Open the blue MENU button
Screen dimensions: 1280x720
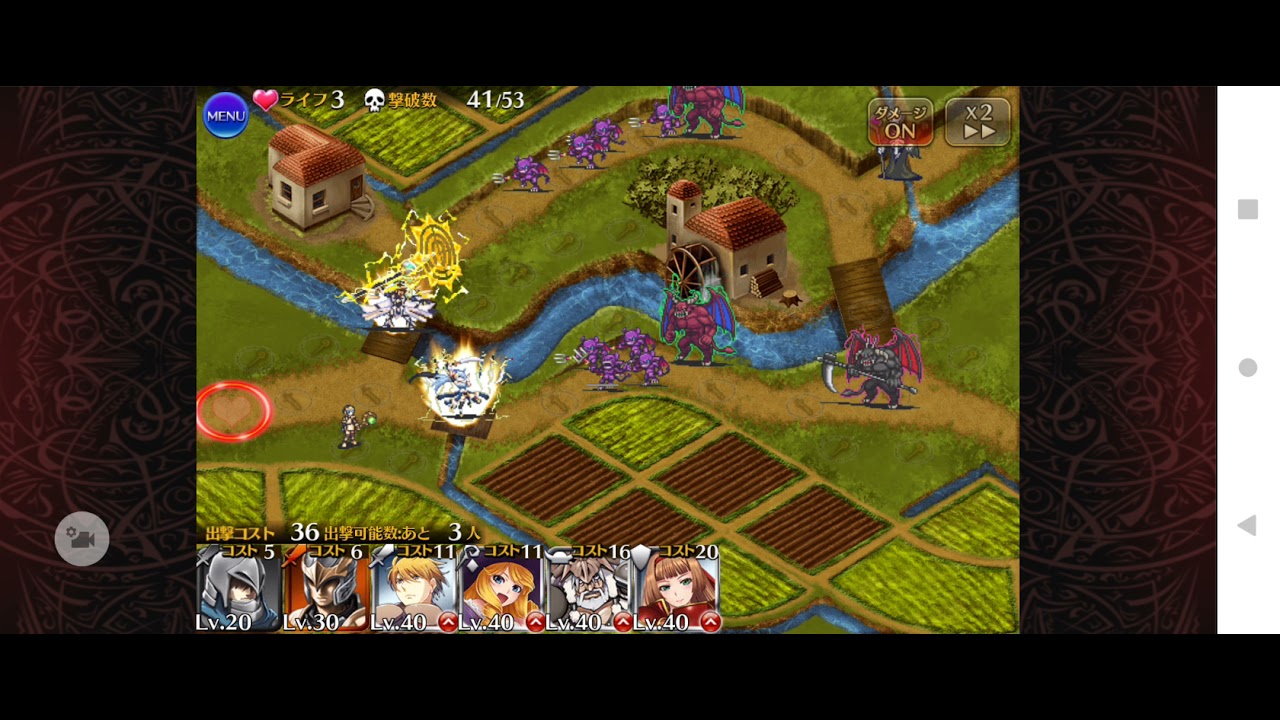point(225,116)
